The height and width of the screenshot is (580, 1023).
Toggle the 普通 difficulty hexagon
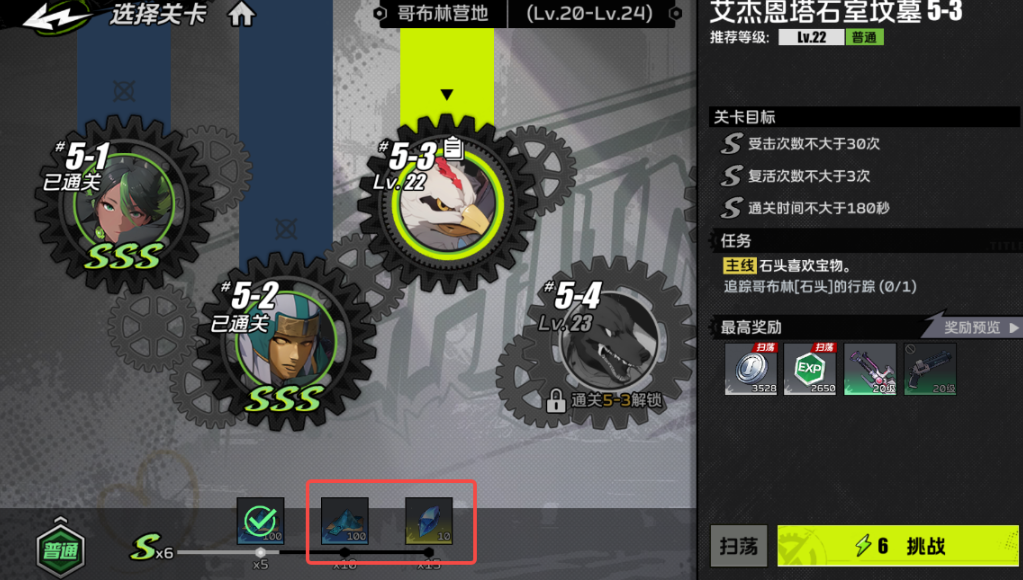pos(60,549)
